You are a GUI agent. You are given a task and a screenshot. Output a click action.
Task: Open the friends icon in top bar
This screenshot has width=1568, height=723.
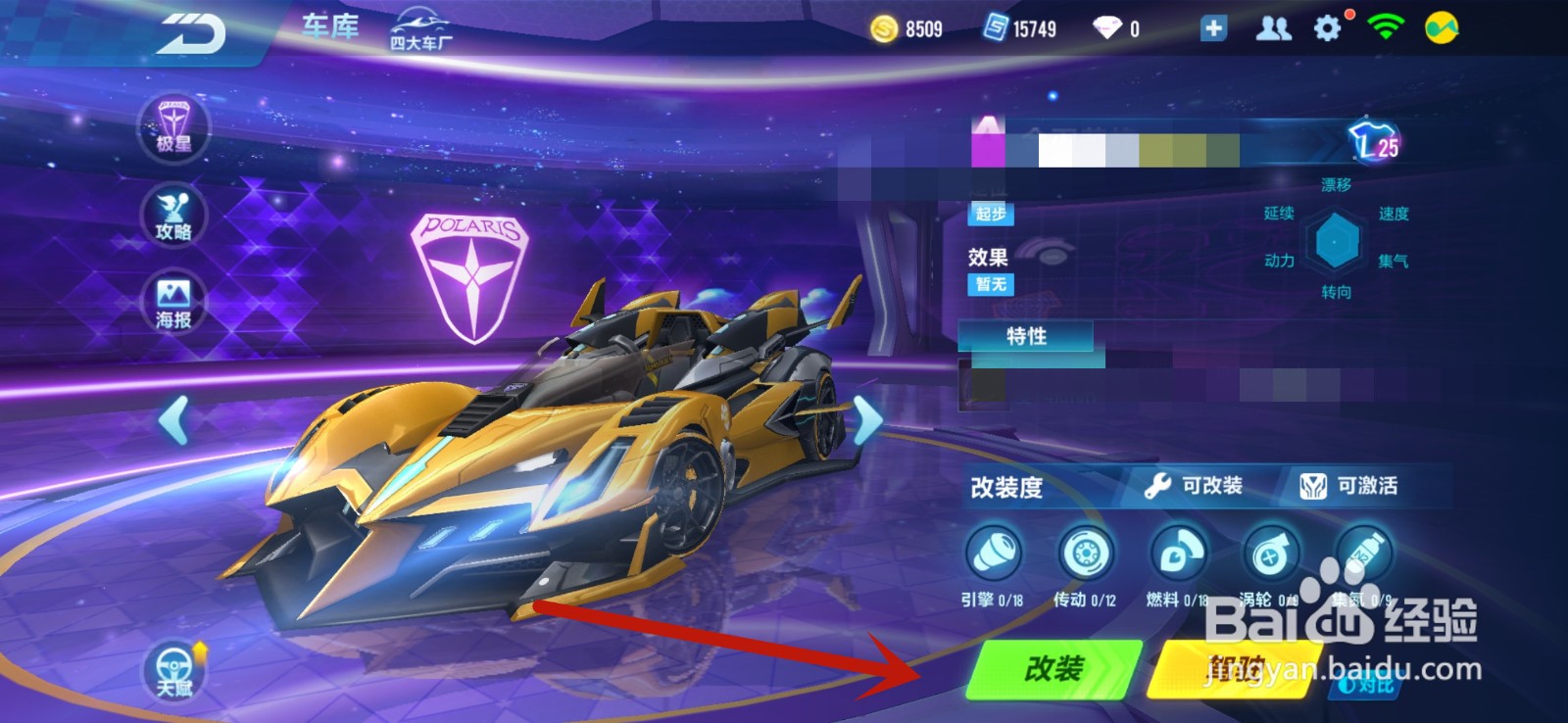point(1272,28)
